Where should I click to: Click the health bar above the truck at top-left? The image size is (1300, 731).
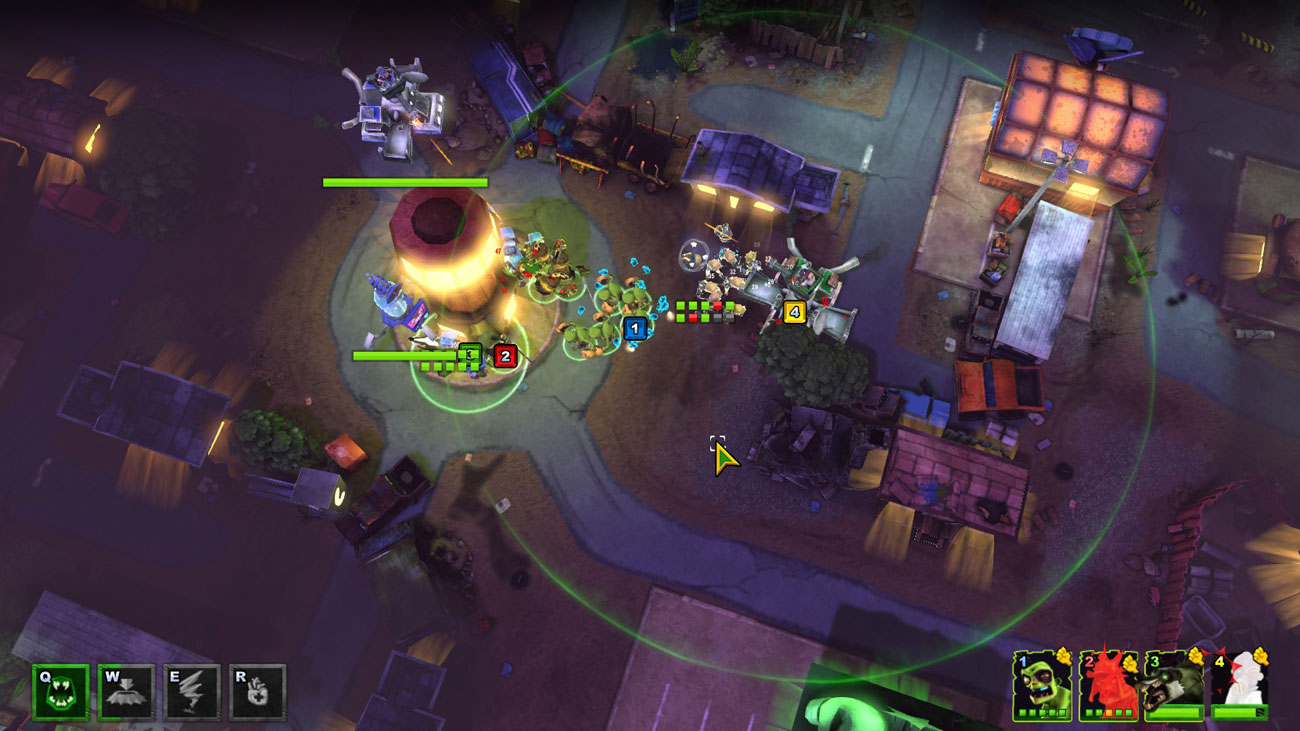405,183
